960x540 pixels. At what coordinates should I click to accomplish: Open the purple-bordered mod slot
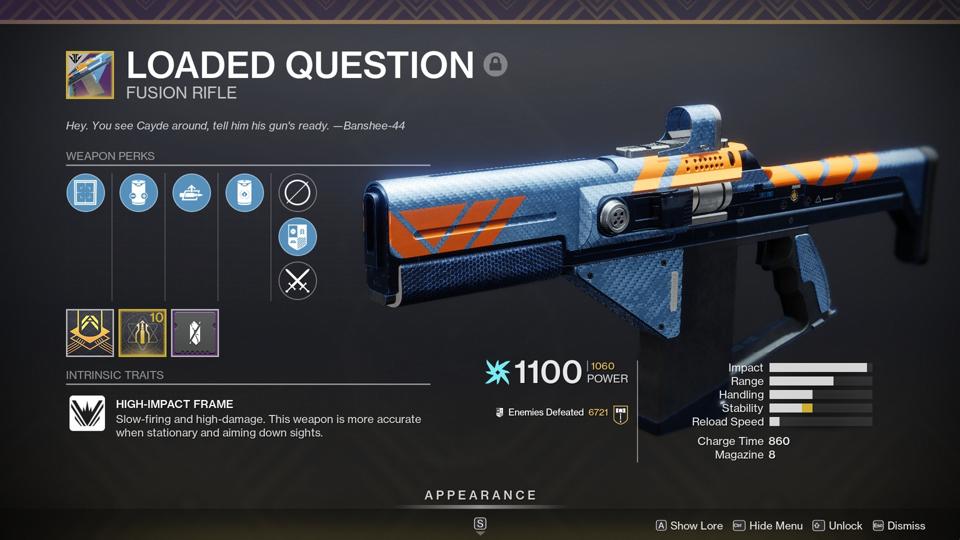tap(195, 333)
